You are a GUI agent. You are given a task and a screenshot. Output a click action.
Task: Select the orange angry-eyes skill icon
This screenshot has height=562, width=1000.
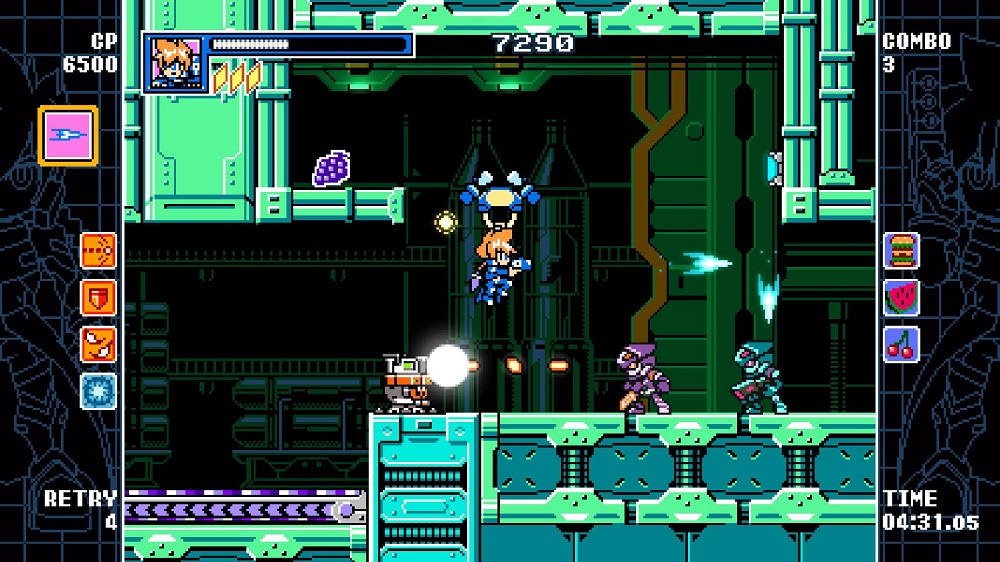coord(99,344)
